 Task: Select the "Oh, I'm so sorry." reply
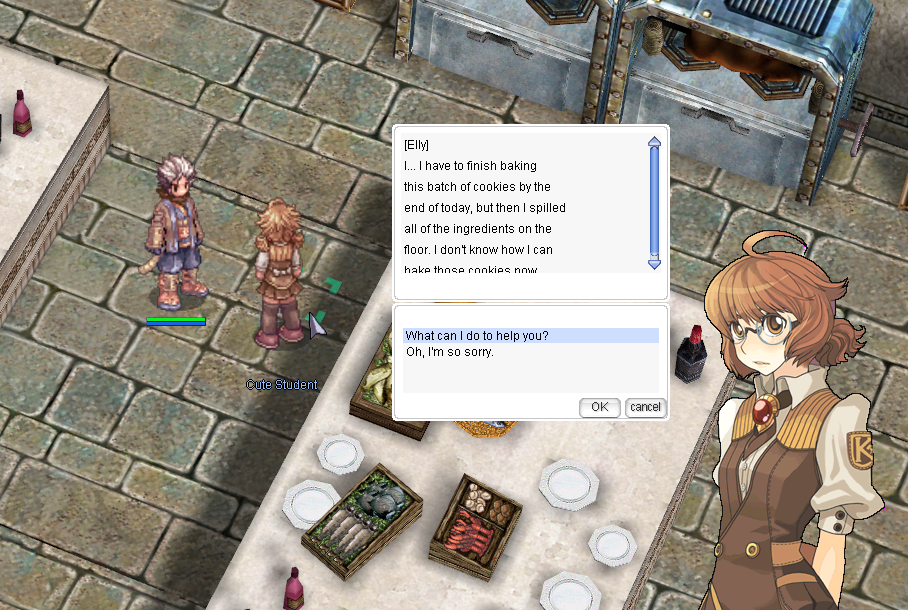pos(450,352)
